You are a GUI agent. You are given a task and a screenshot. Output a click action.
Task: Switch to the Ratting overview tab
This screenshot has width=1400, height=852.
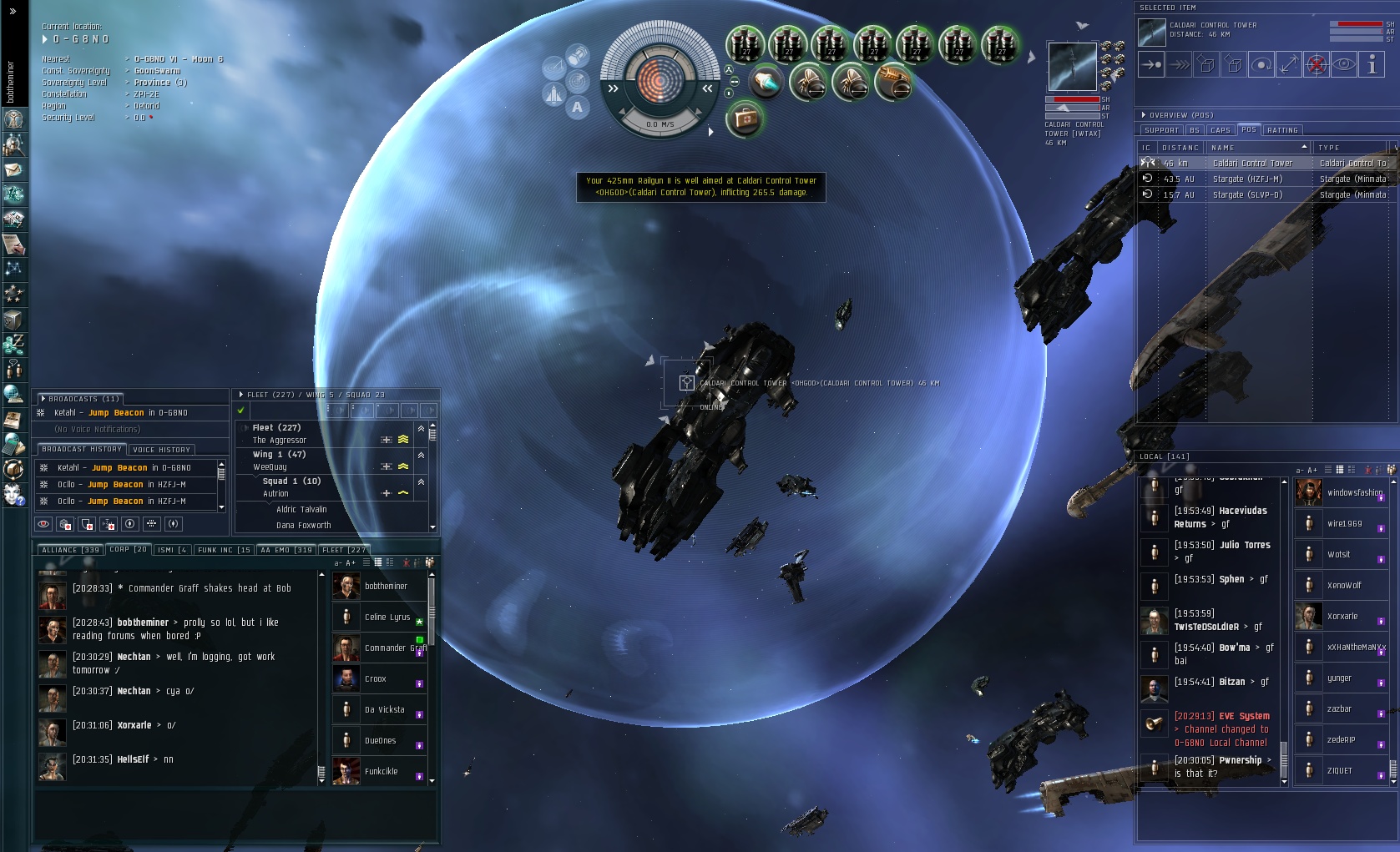tap(1282, 130)
